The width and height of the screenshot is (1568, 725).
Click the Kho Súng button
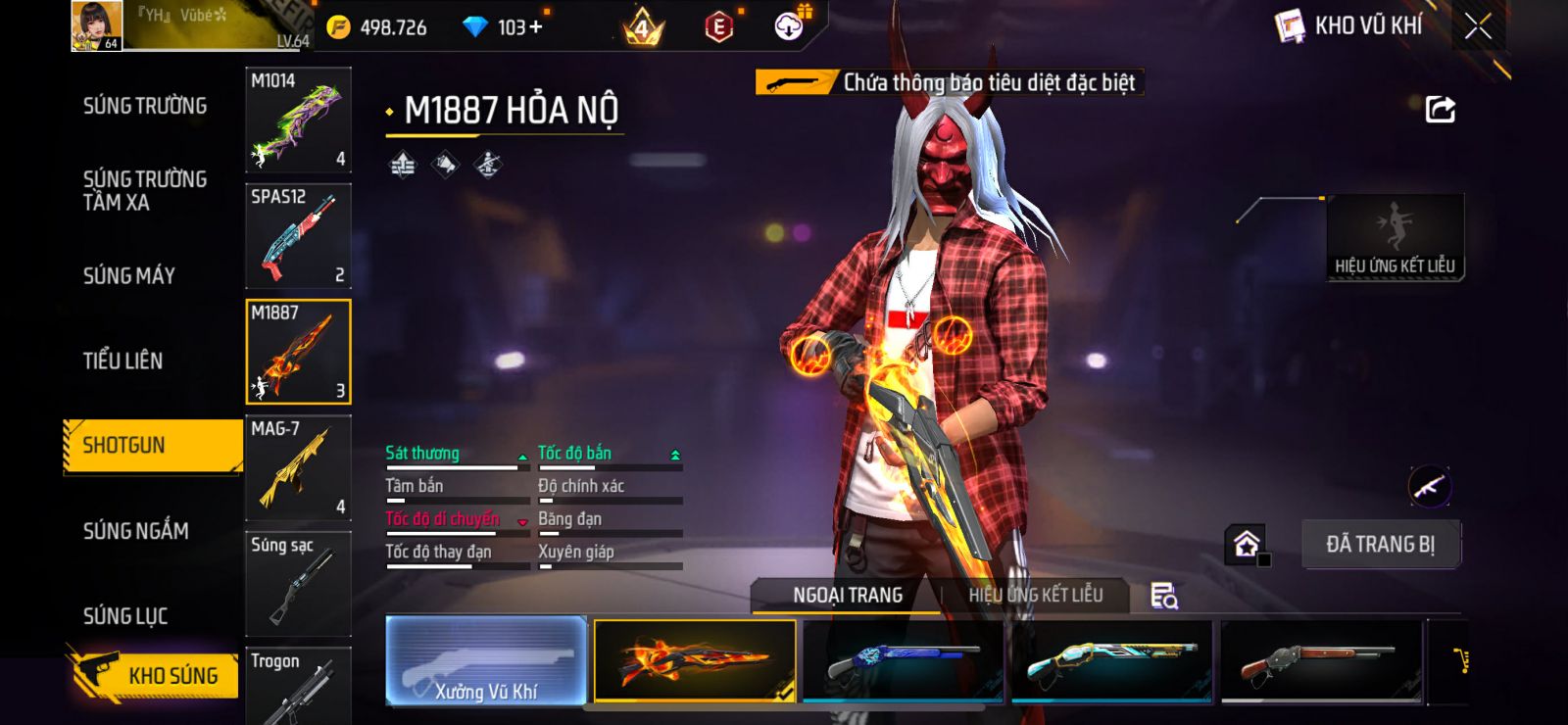pos(155,675)
